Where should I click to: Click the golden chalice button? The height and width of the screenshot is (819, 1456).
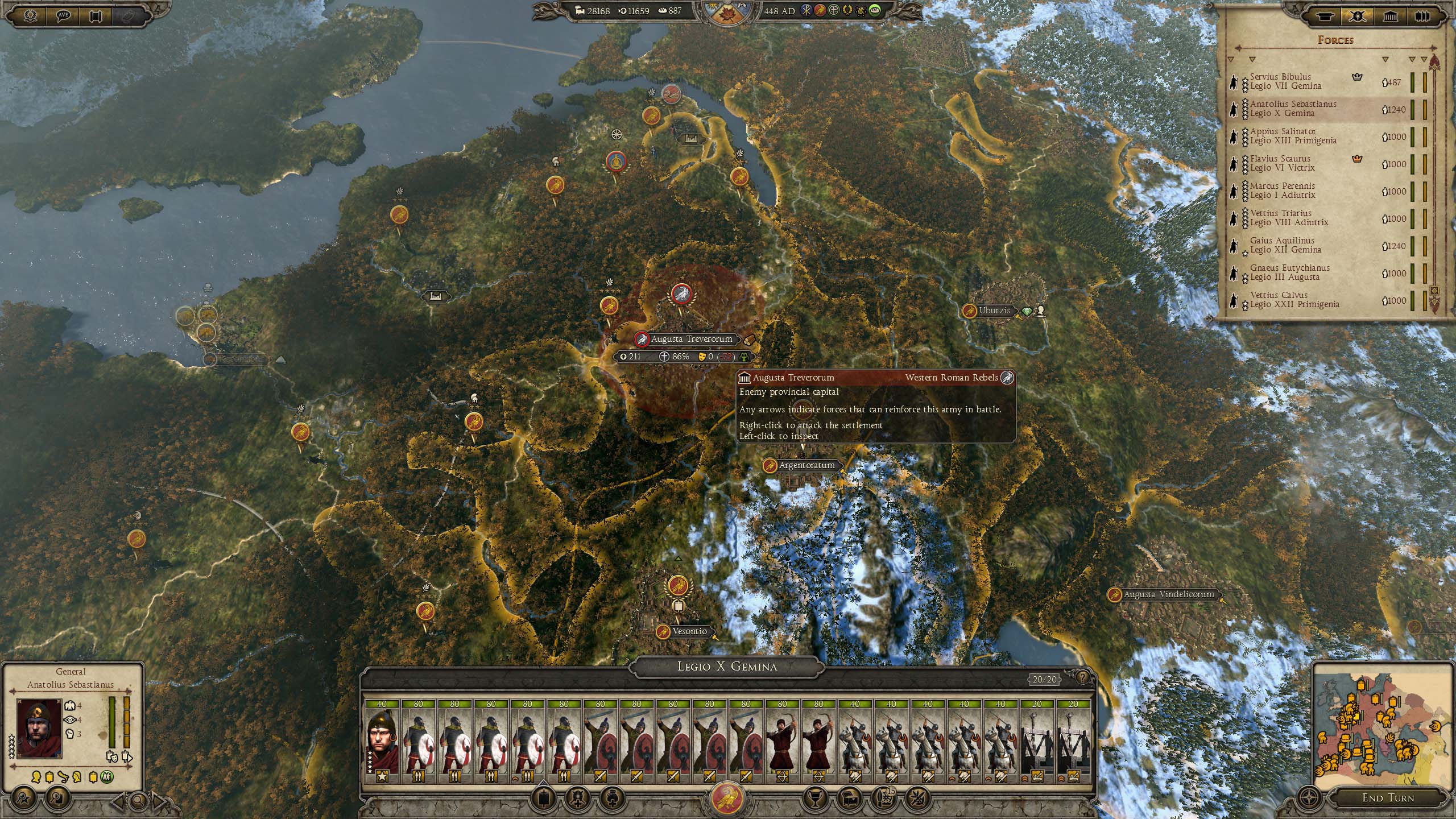click(x=815, y=797)
